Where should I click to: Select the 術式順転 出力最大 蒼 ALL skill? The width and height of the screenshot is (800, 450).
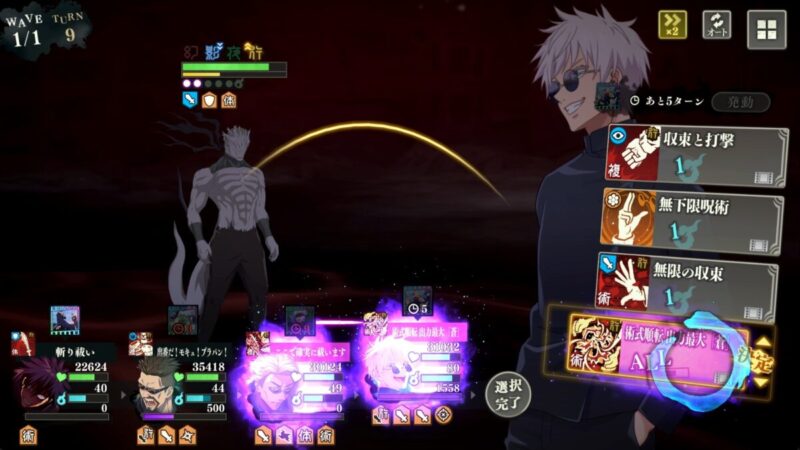pos(660,345)
